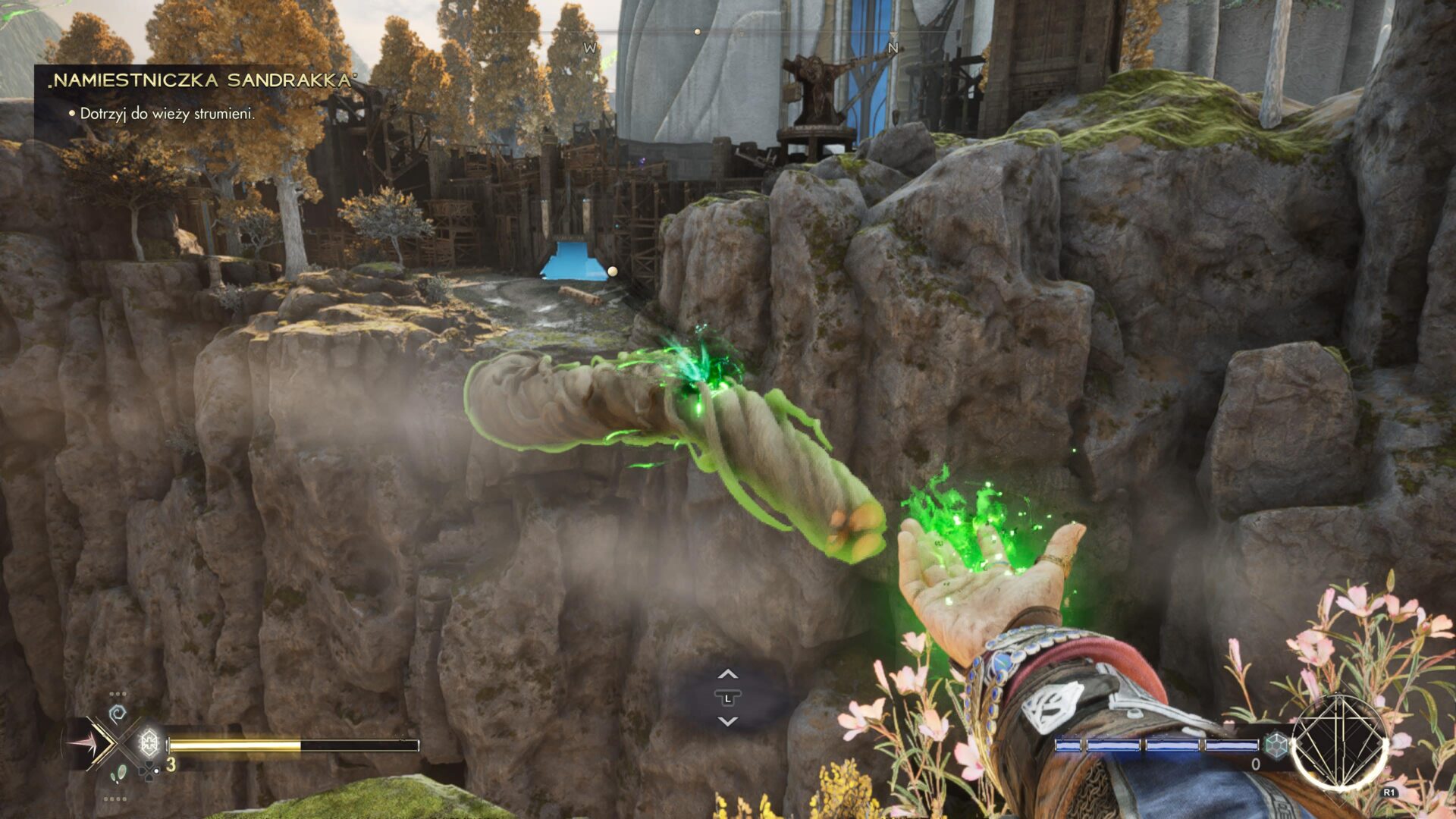Choose the green footprints ability icon
Image resolution: width=1456 pixels, height=819 pixels.
(x=118, y=774)
